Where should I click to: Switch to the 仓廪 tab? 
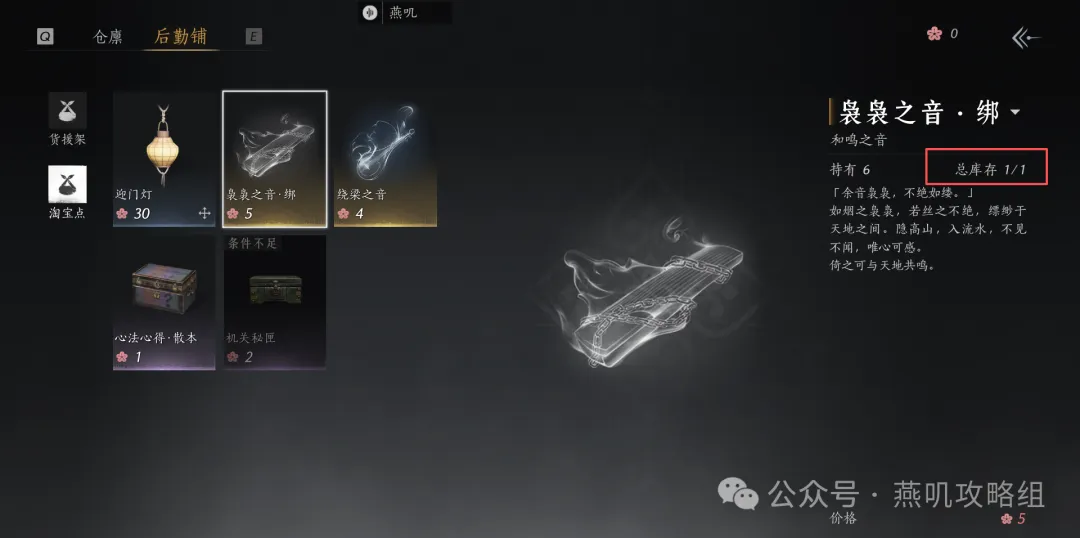(x=108, y=37)
